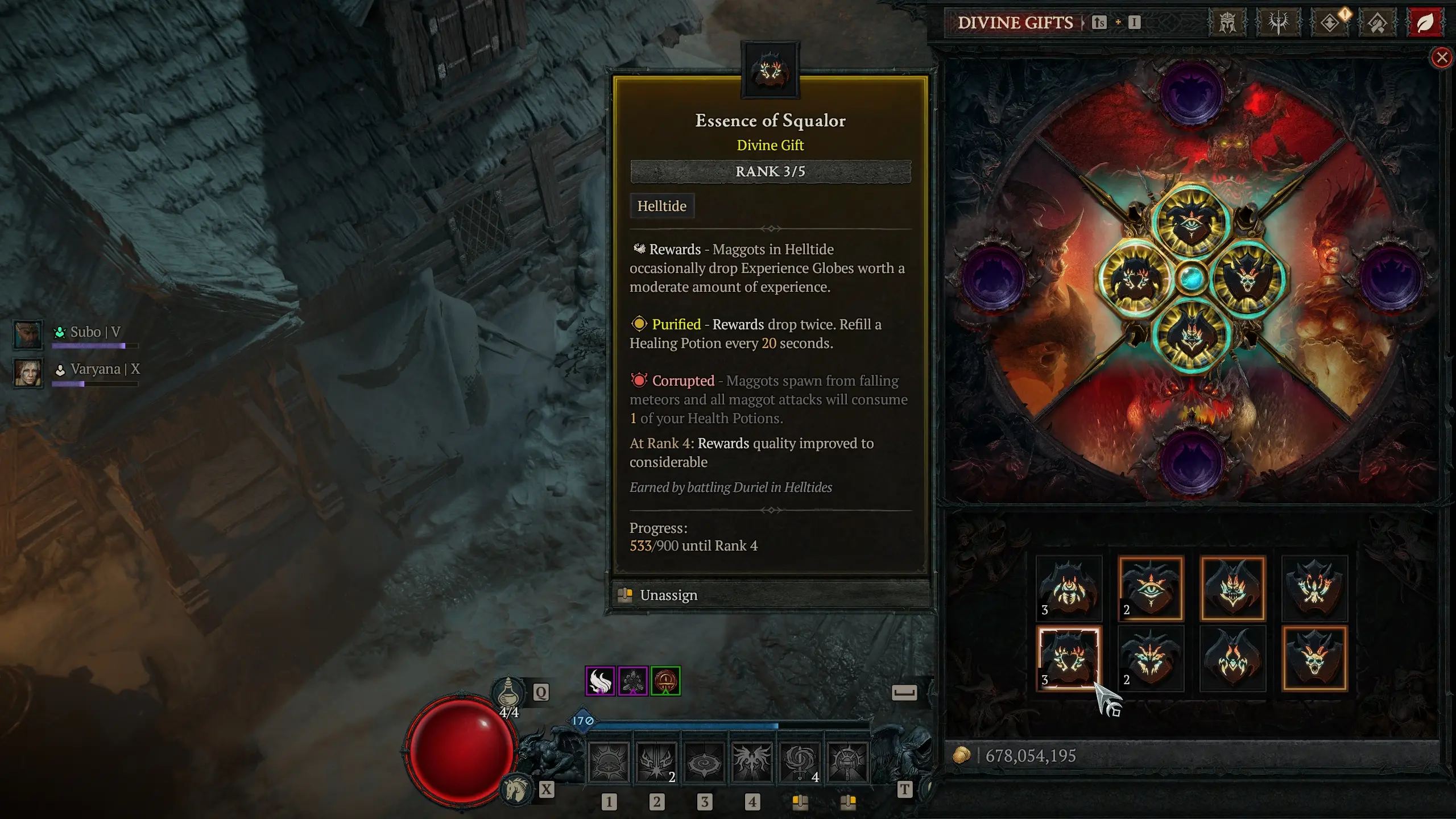The height and width of the screenshot is (819, 1456).
Task: Select the red leaf tab
Action: point(1424,23)
